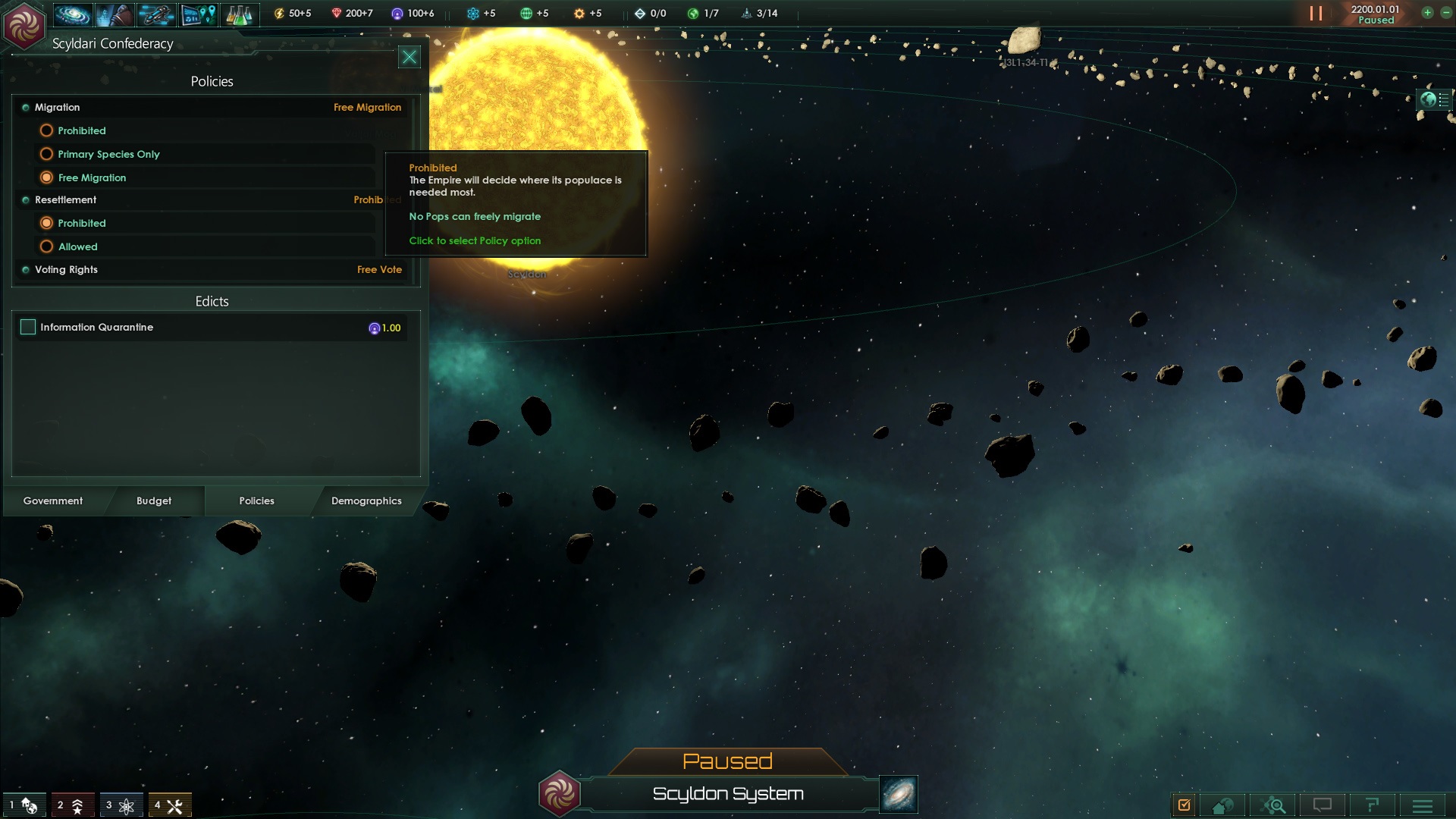Toggle the Information Quarantine edict checkbox
The height and width of the screenshot is (819, 1456).
28,327
